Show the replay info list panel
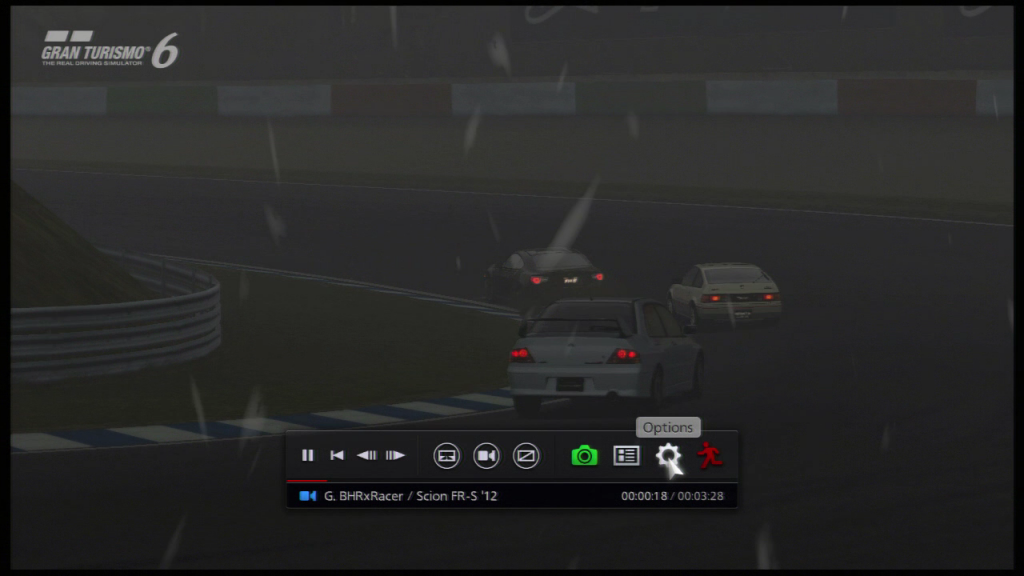Screen dimensions: 1024x576 pos(626,456)
